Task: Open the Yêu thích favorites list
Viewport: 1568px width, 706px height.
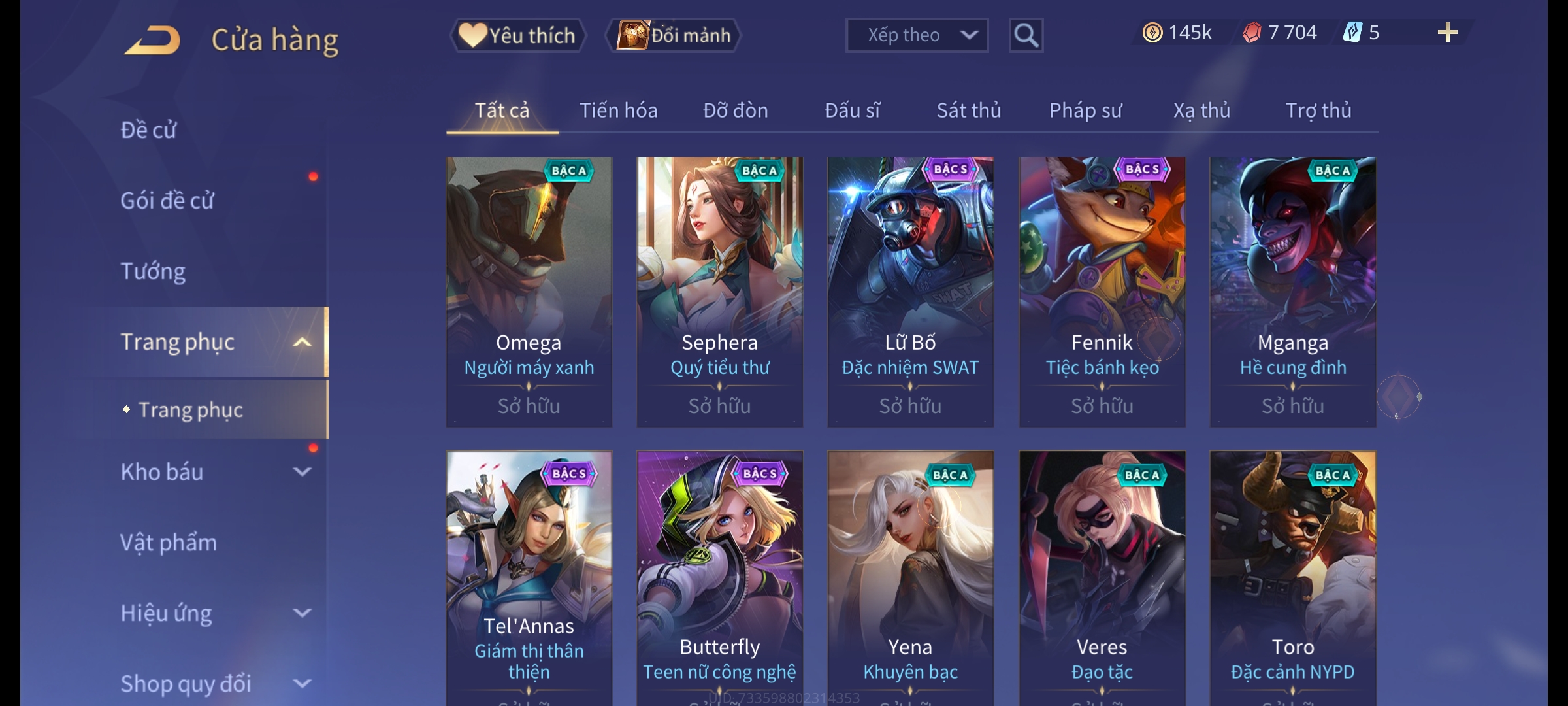Action: tap(517, 35)
